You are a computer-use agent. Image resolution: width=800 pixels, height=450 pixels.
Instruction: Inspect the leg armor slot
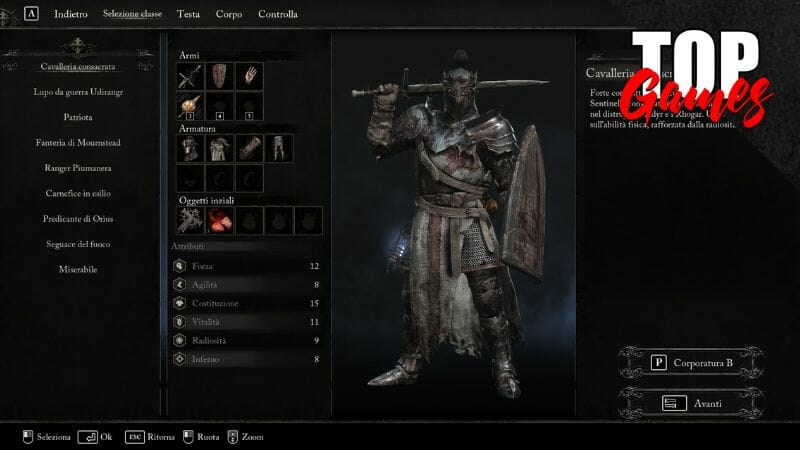277,148
